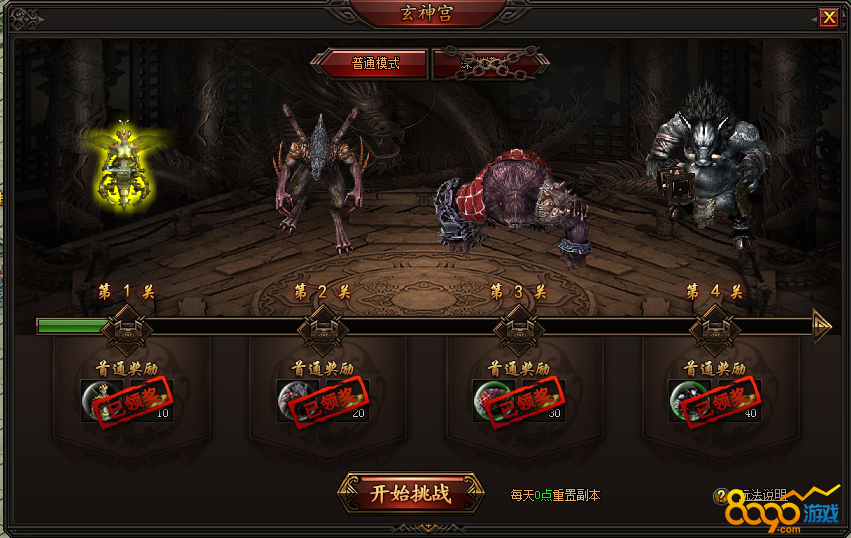Start the challenge with 开始挑战
The height and width of the screenshot is (538, 851).
click(x=410, y=493)
